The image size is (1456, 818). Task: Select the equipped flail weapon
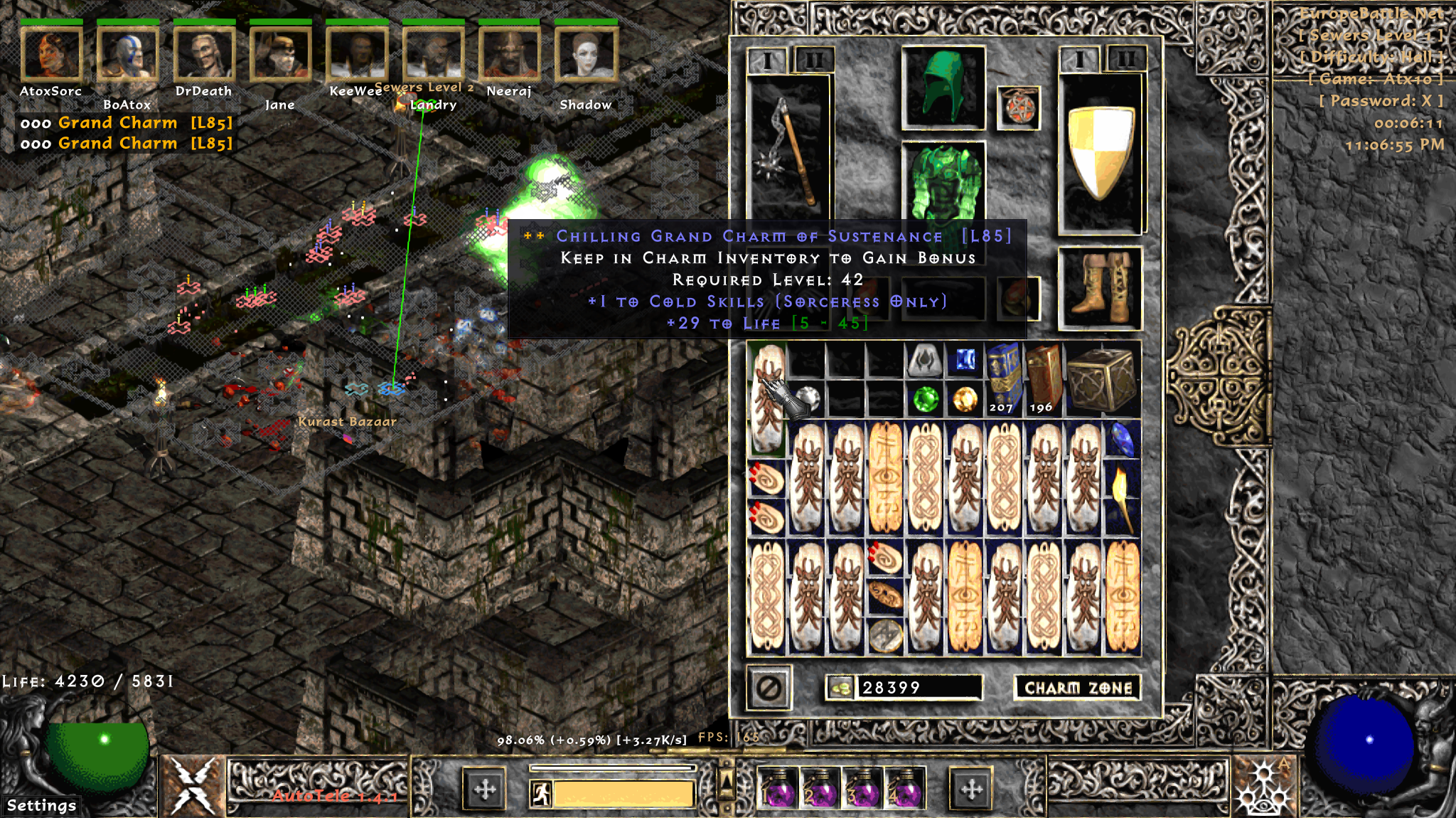789,149
